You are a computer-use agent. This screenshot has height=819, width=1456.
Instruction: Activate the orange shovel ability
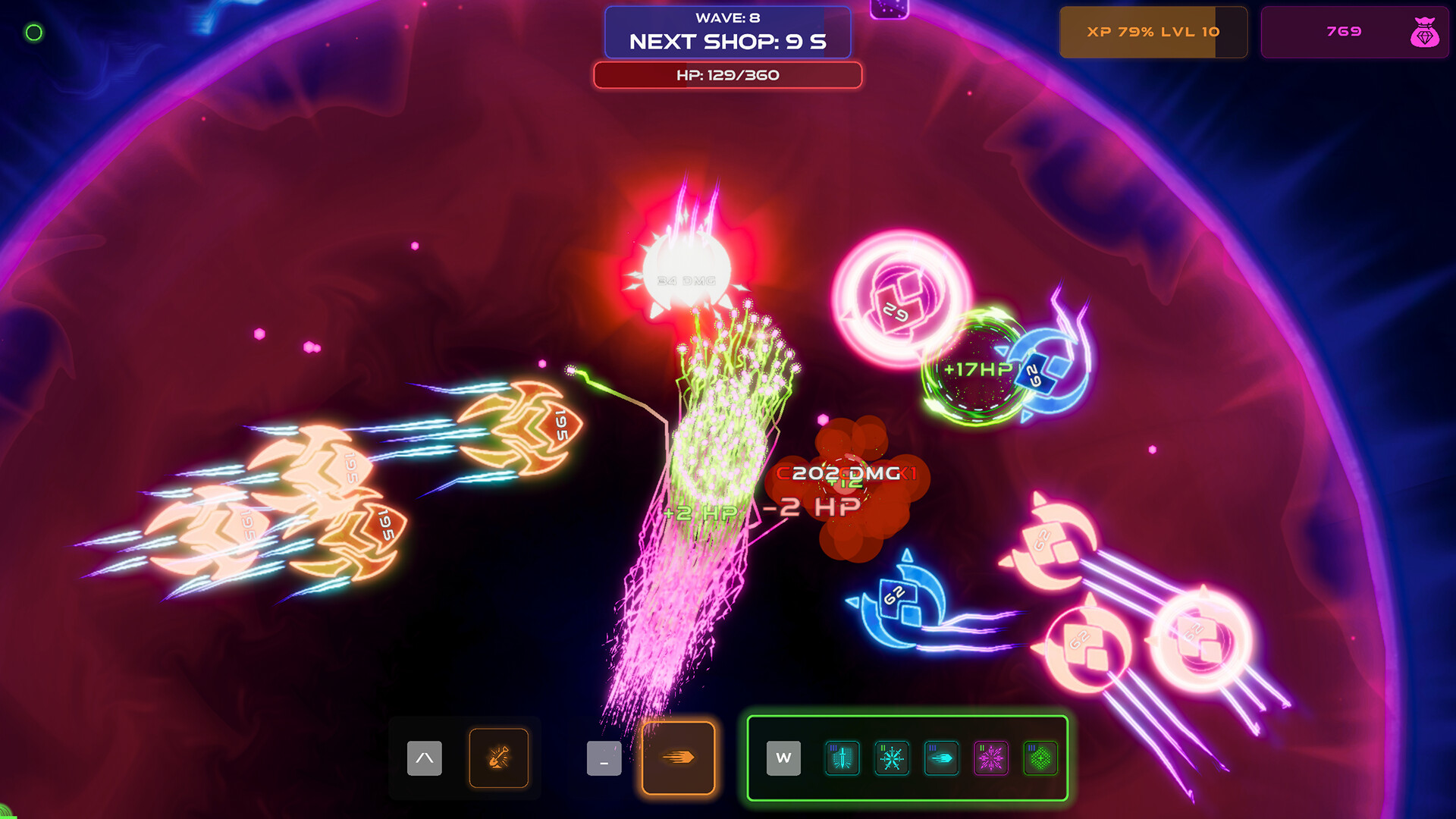pos(498,758)
